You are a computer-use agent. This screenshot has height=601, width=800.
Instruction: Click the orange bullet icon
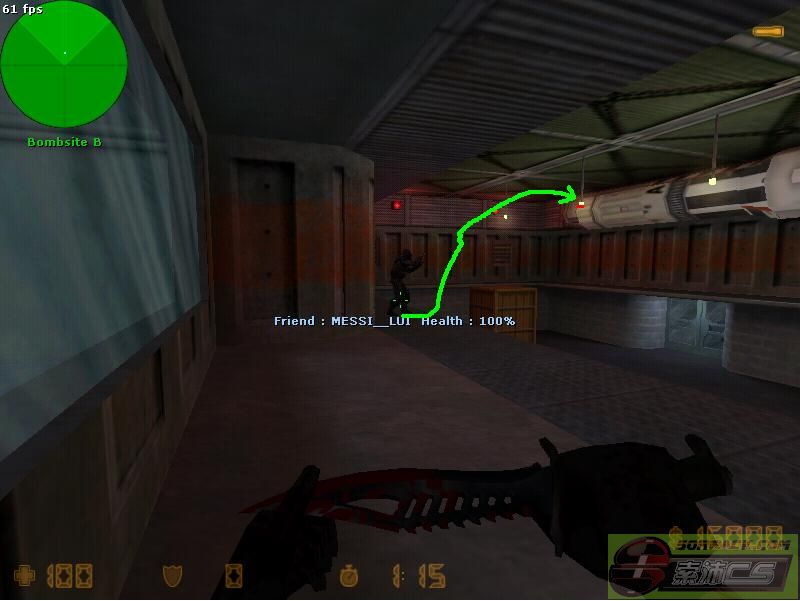(x=768, y=32)
